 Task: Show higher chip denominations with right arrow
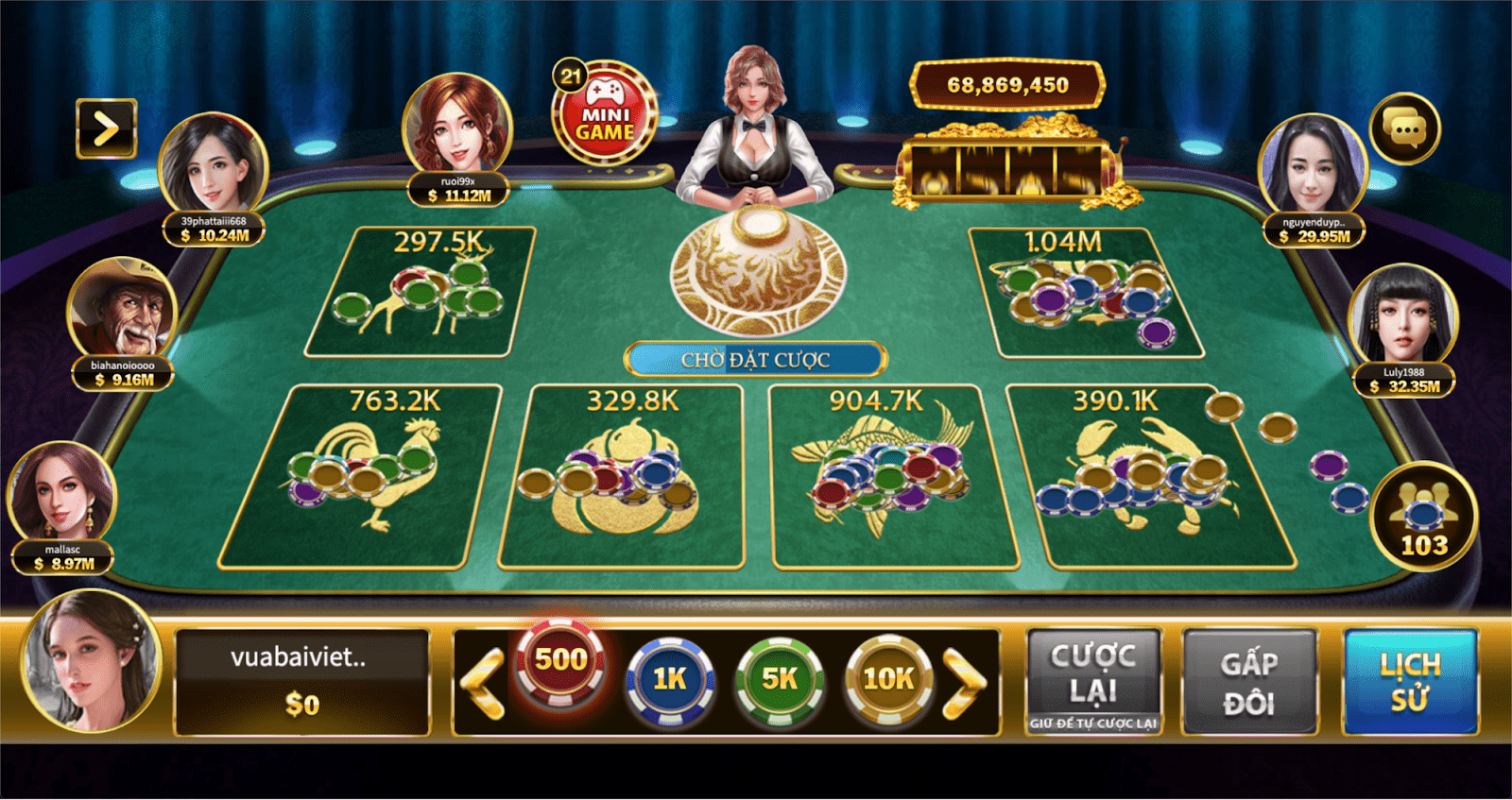pos(966,683)
